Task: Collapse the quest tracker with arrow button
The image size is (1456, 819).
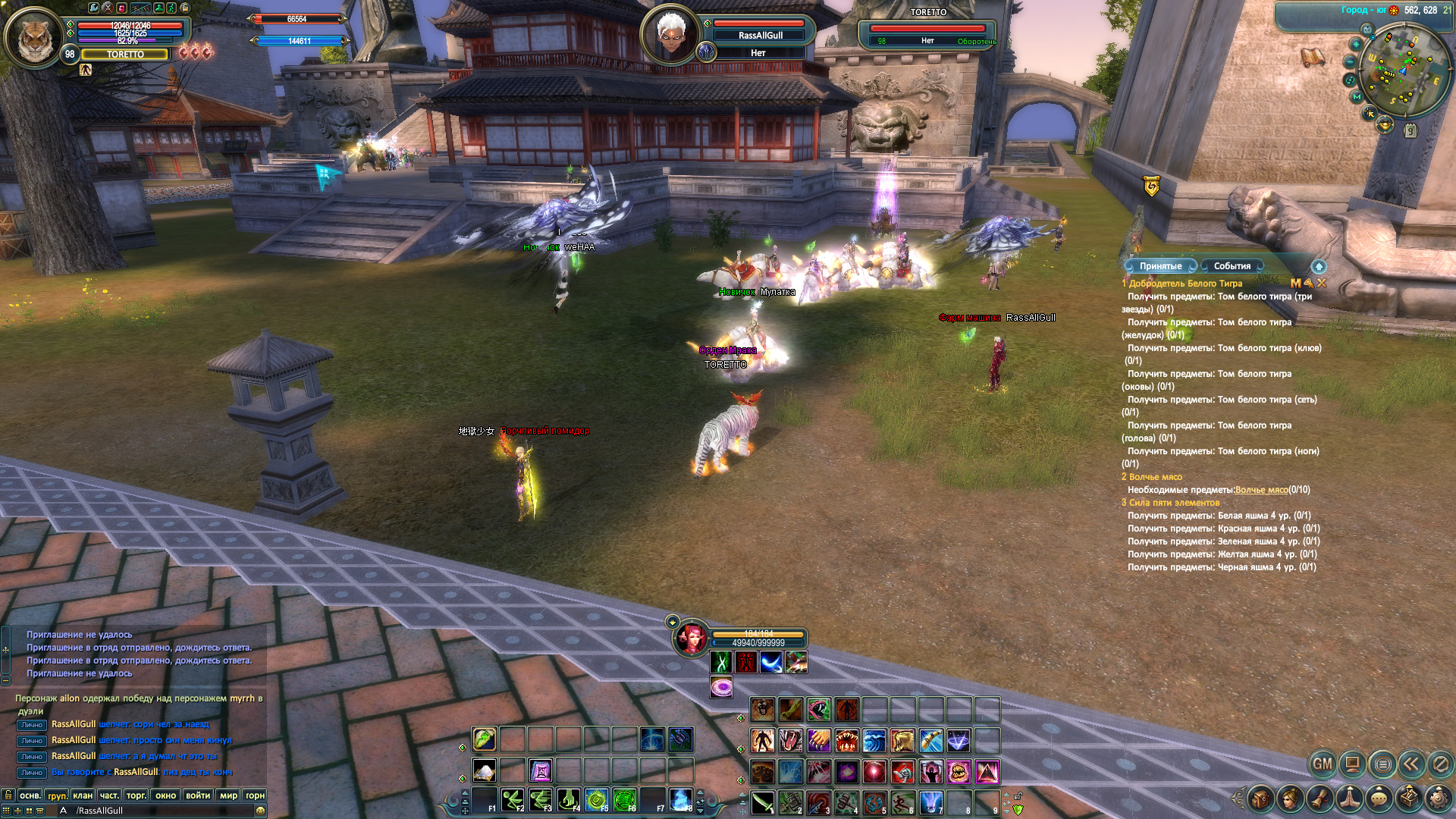Action: point(1319,266)
